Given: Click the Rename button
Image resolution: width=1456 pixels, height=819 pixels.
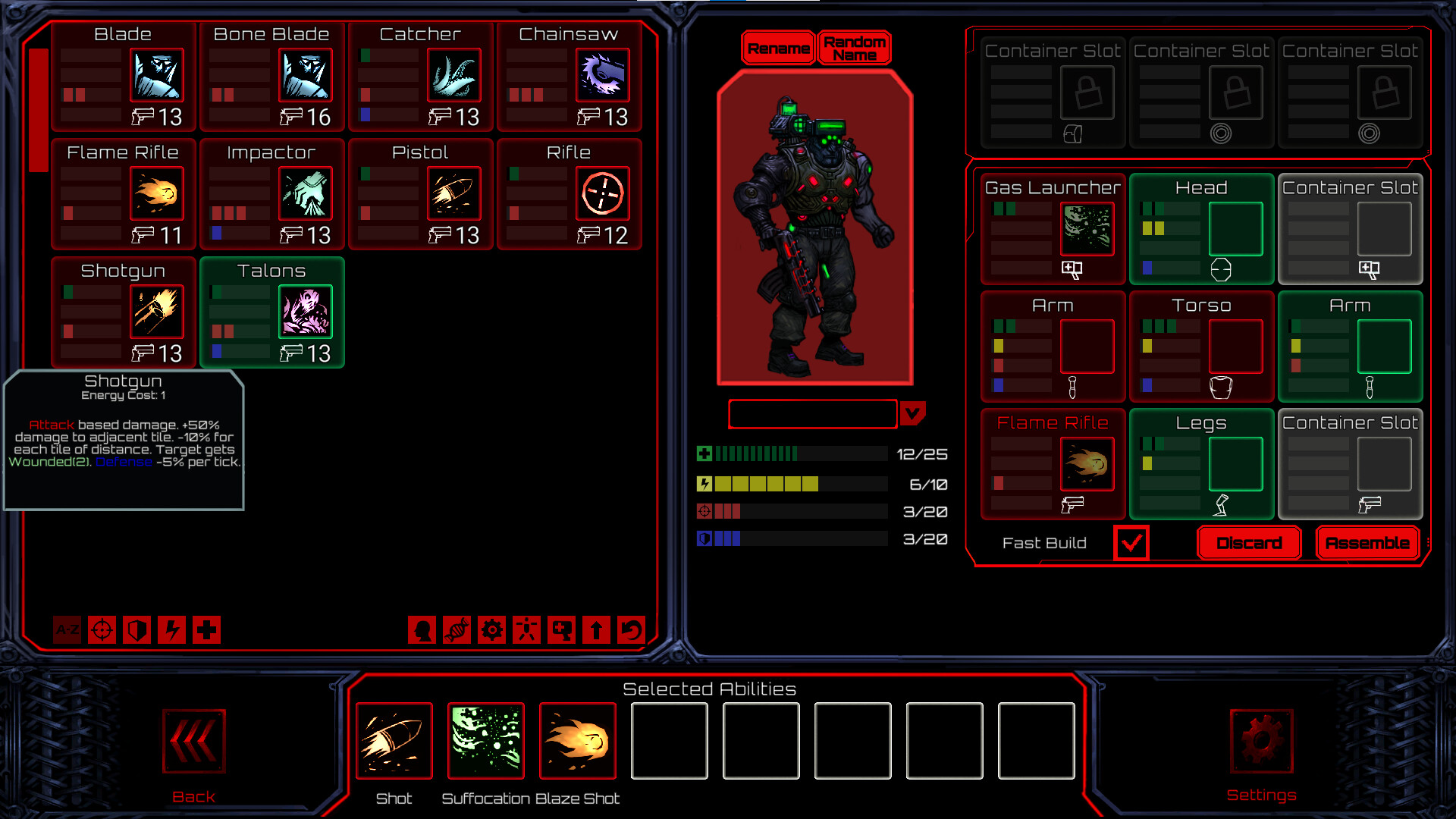Looking at the screenshot, I should 778,47.
